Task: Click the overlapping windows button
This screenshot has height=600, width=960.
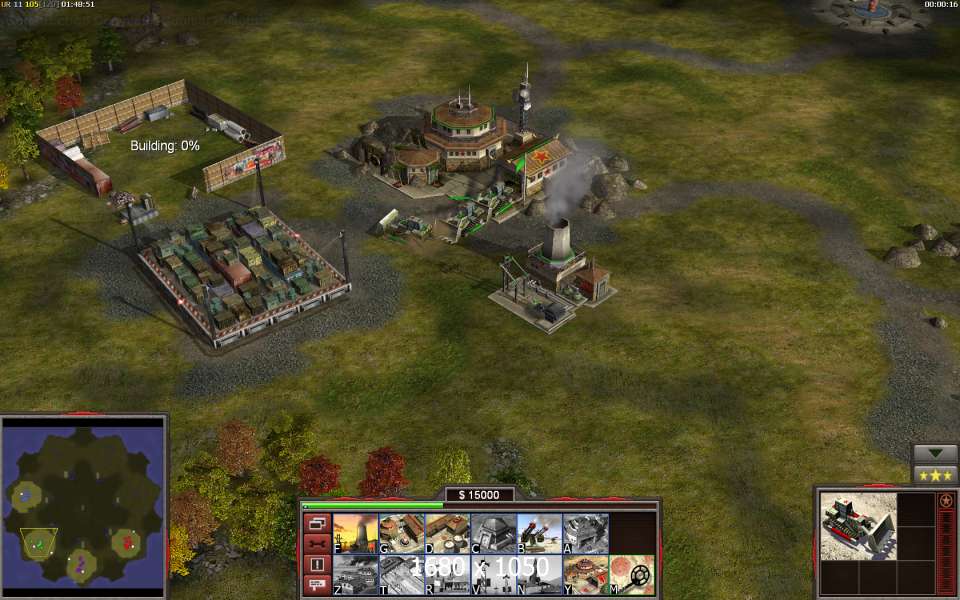Action: [x=317, y=523]
